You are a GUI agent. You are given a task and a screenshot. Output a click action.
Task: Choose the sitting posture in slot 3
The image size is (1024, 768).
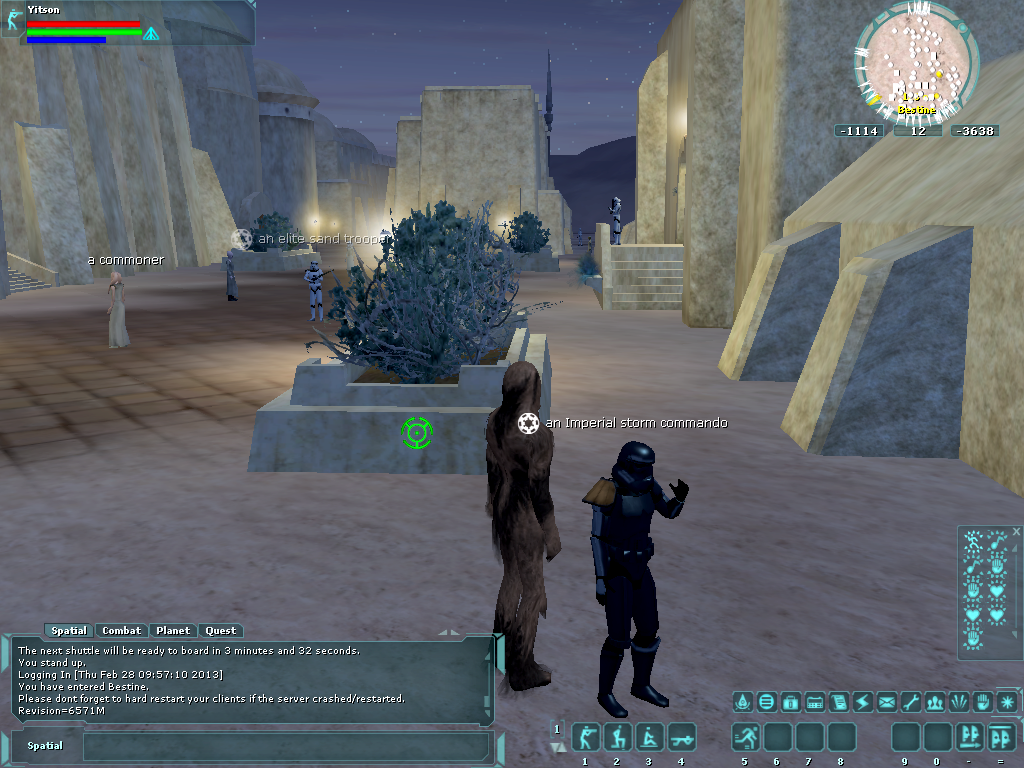click(650, 738)
